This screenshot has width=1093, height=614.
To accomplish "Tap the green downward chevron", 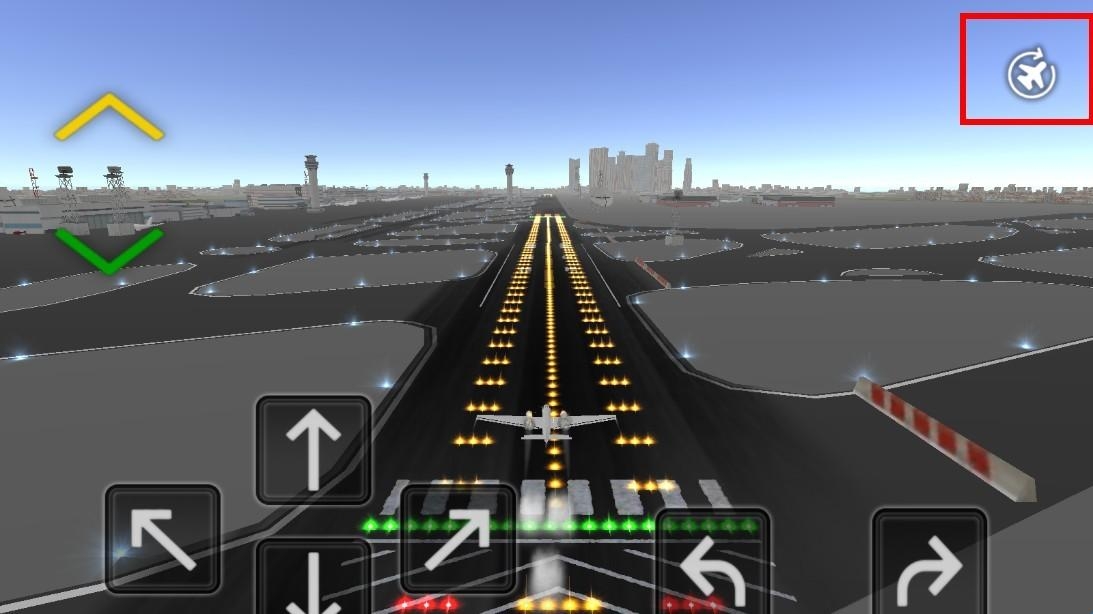I will pyautogui.click(x=109, y=250).
